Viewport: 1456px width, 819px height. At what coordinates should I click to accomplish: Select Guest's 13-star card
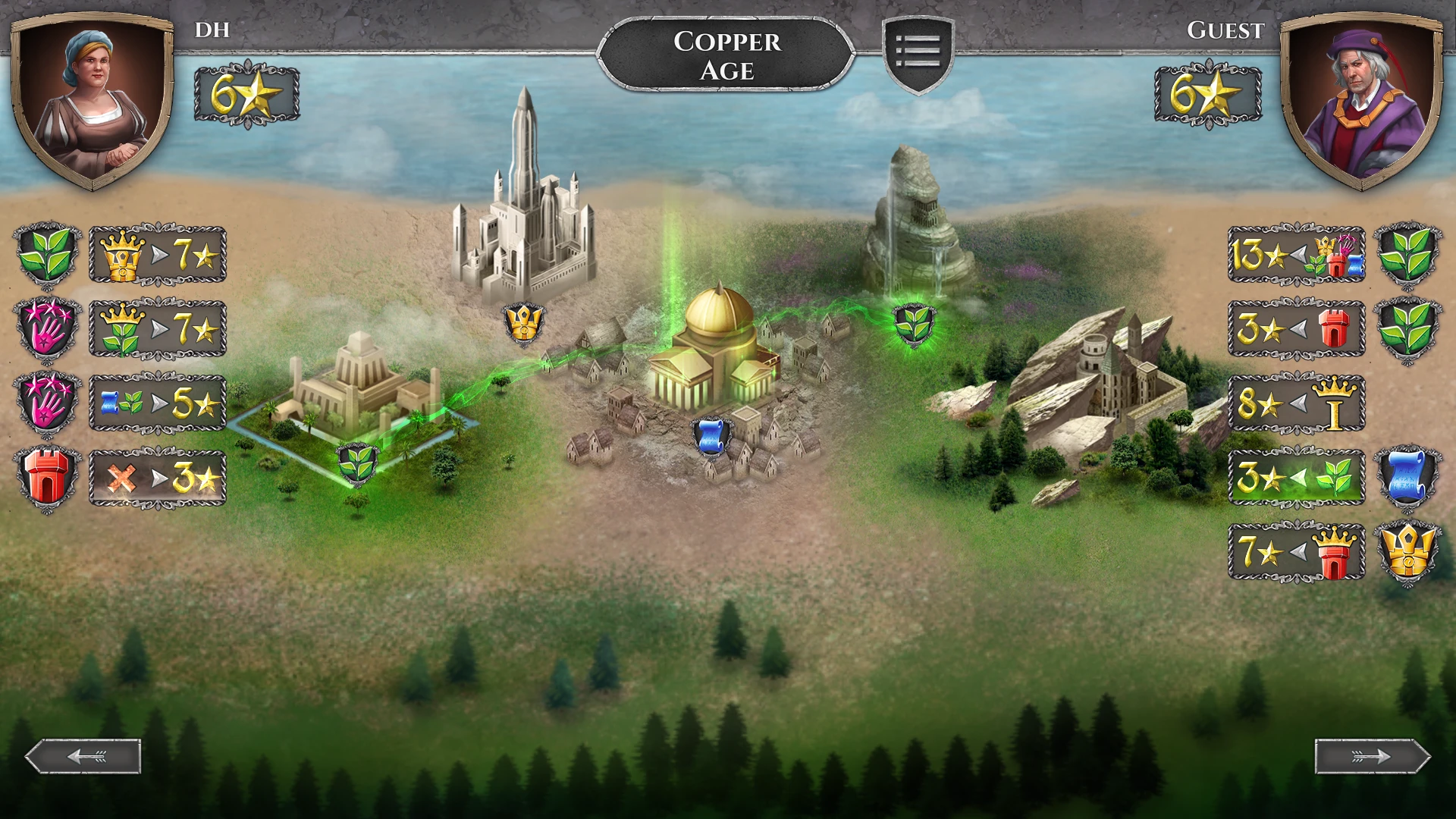coord(1296,255)
